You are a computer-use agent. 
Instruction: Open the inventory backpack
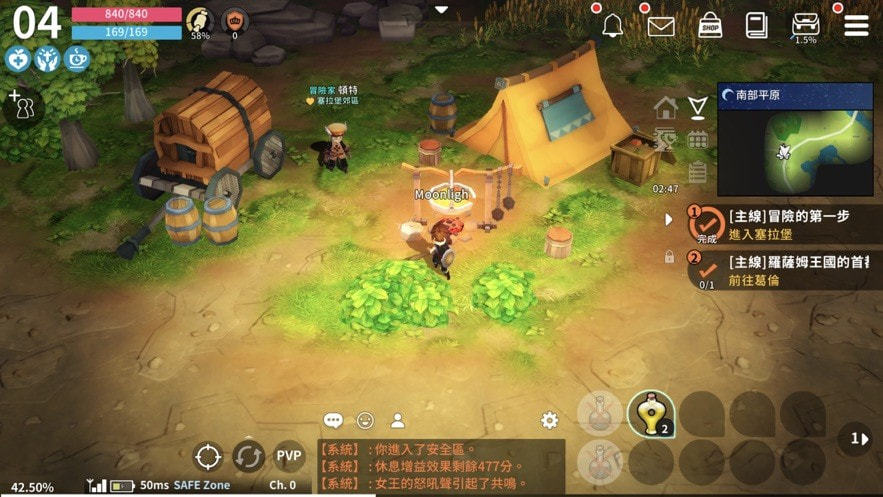pos(805,25)
